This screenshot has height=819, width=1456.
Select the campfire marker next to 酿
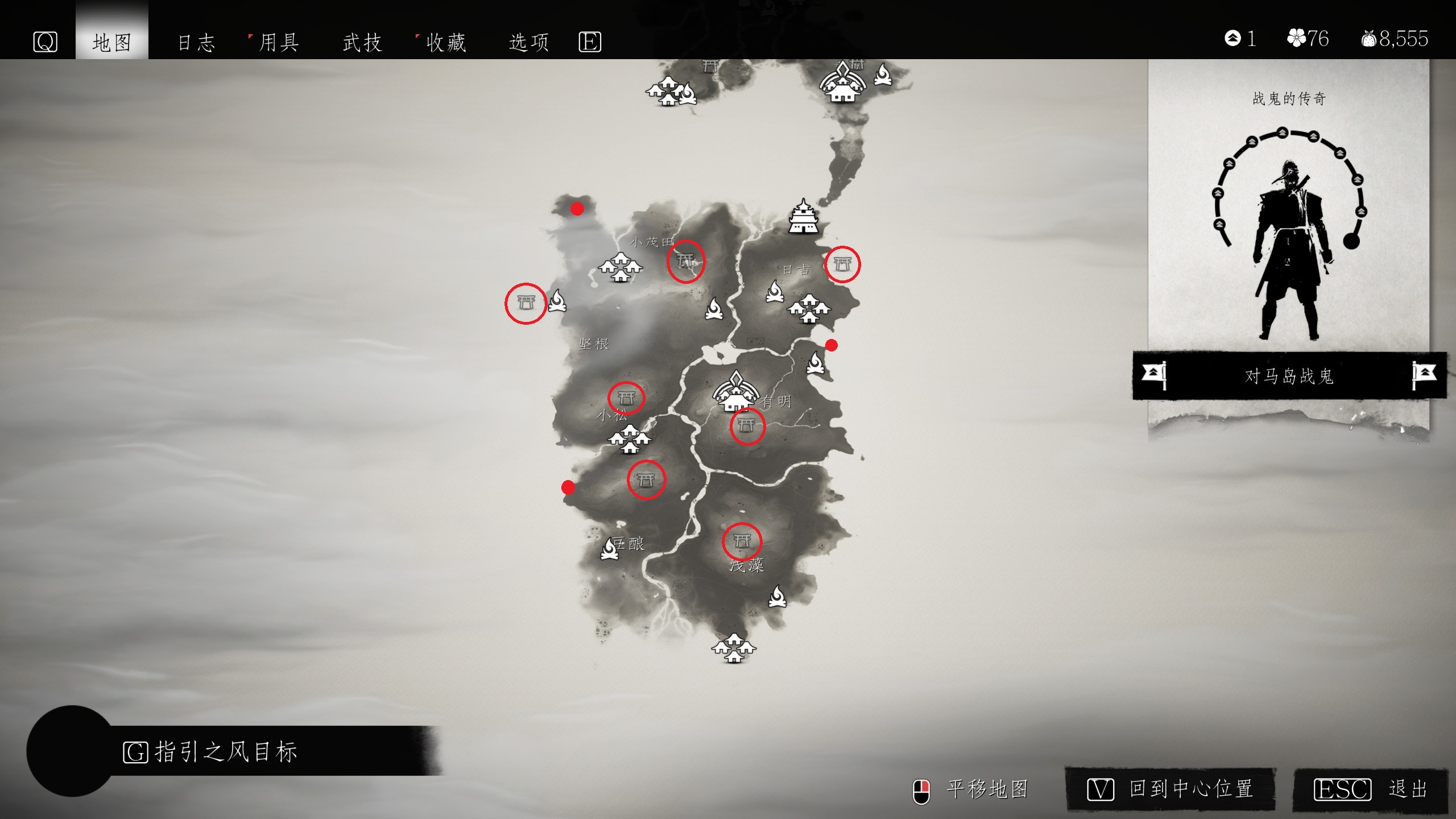(x=610, y=549)
